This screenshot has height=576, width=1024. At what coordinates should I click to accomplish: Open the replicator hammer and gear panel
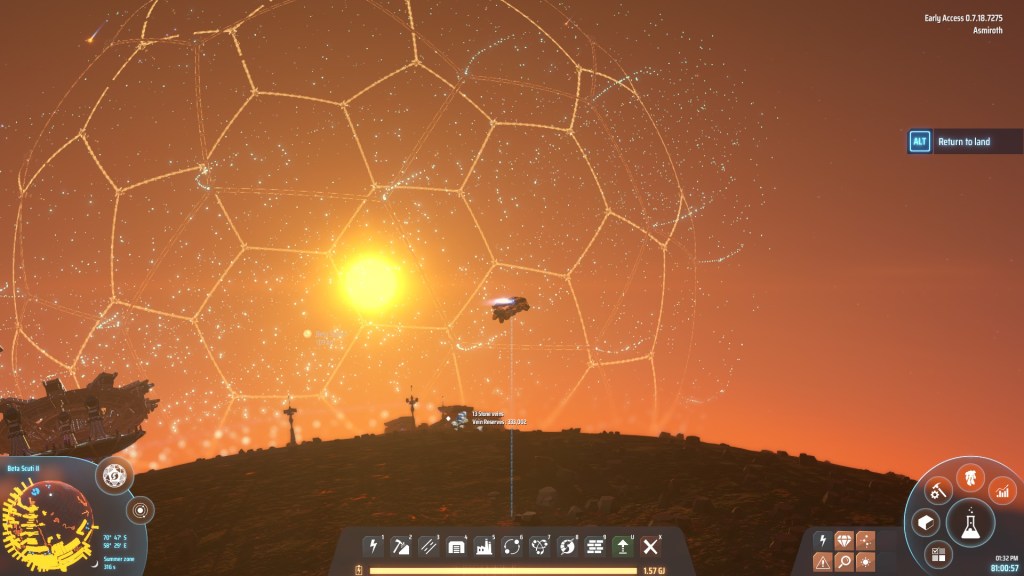pos(938,490)
